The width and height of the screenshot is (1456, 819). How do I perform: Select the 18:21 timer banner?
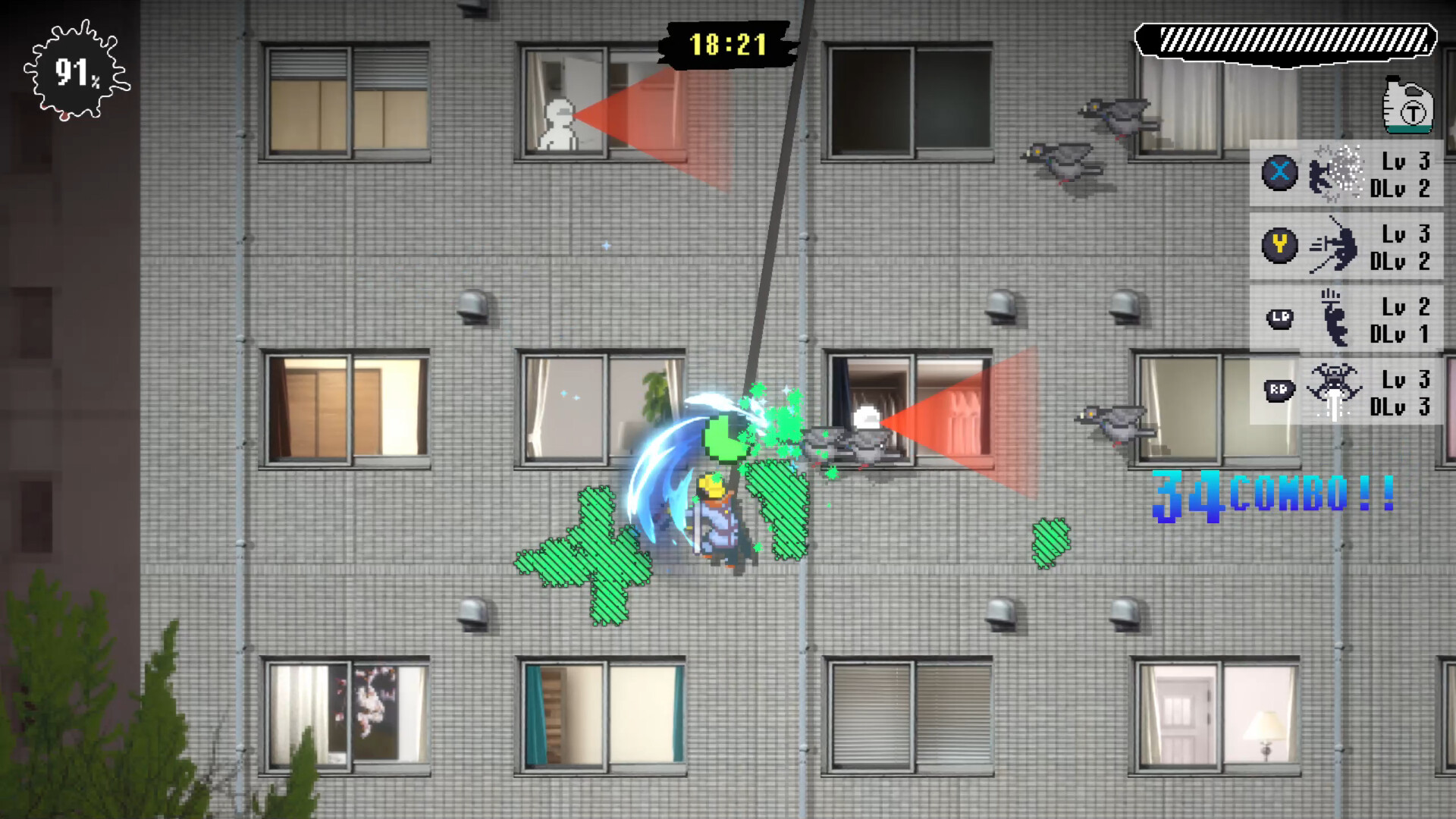click(x=728, y=45)
